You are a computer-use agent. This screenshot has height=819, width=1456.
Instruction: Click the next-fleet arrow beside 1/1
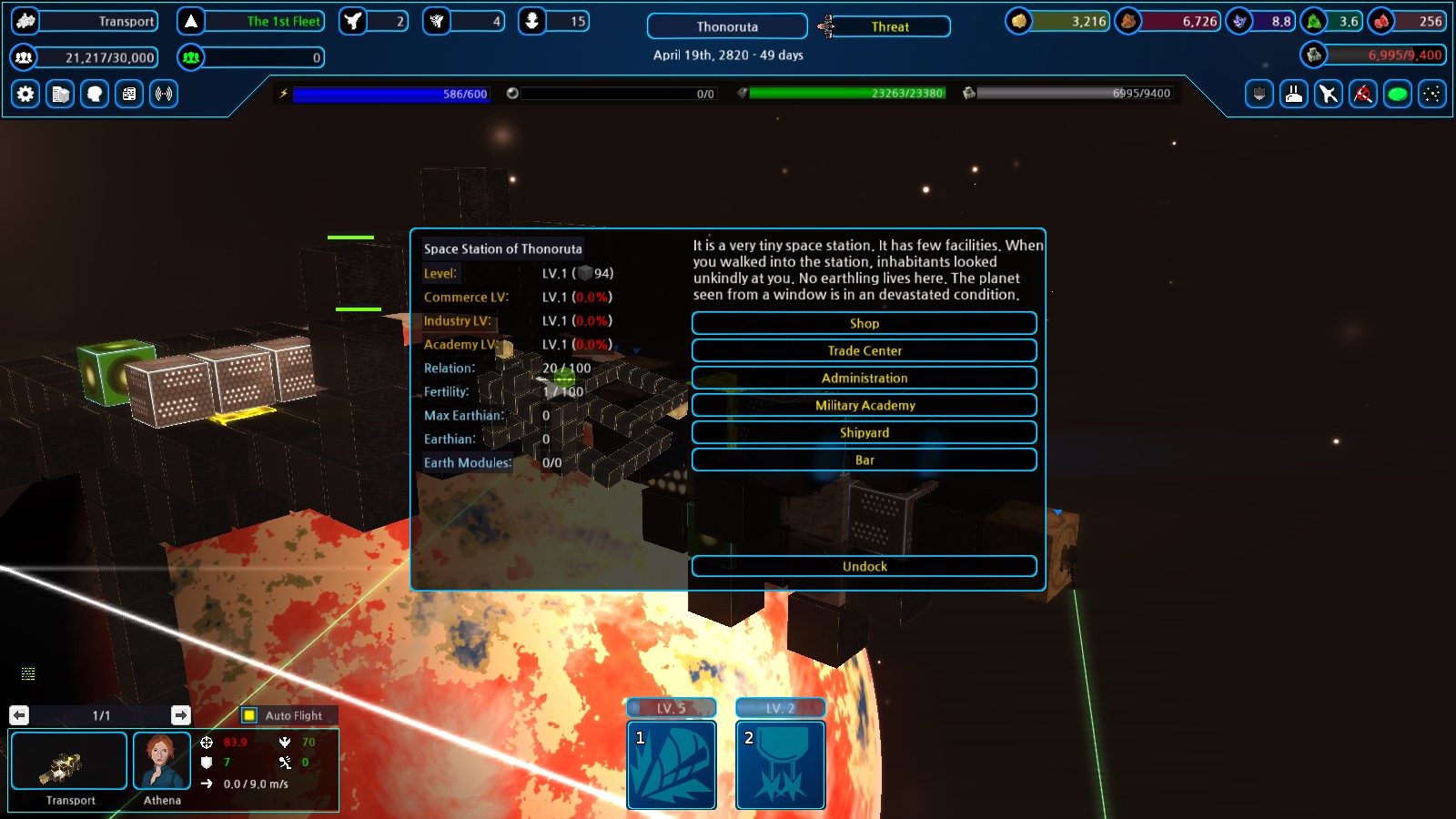tap(180, 715)
